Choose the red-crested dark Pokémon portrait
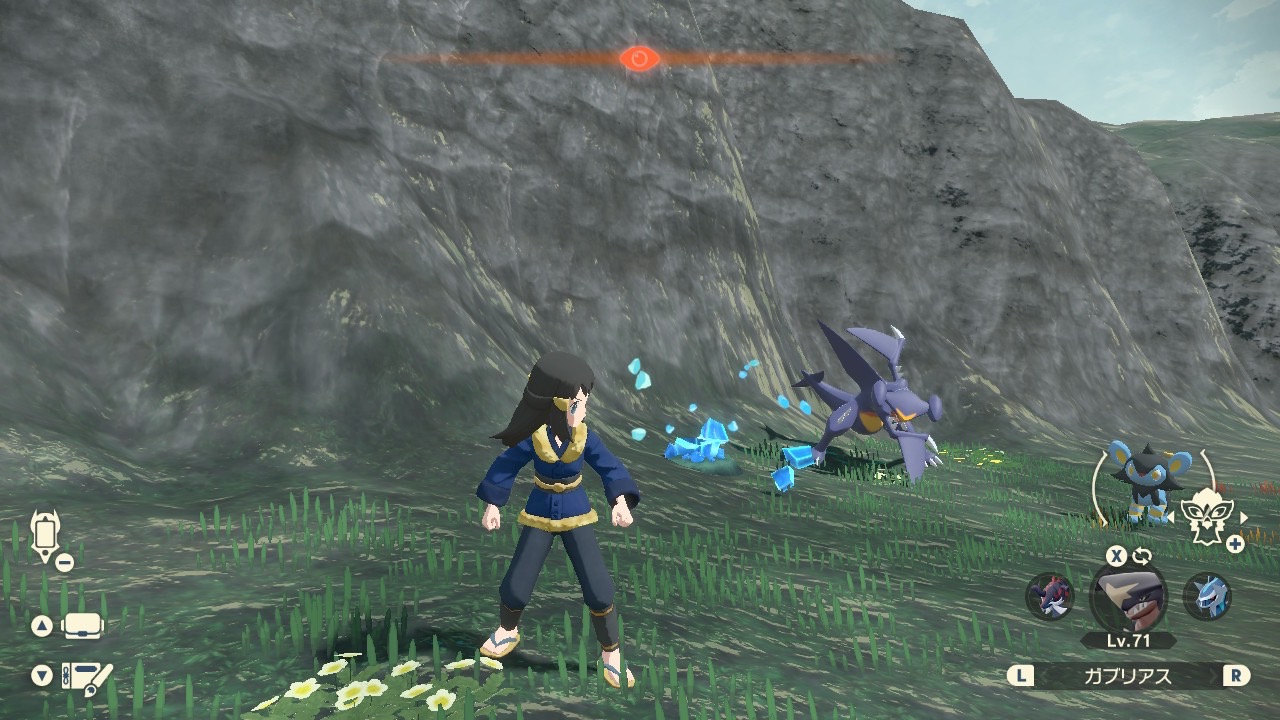This screenshot has width=1280, height=720. (x=1050, y=596)
